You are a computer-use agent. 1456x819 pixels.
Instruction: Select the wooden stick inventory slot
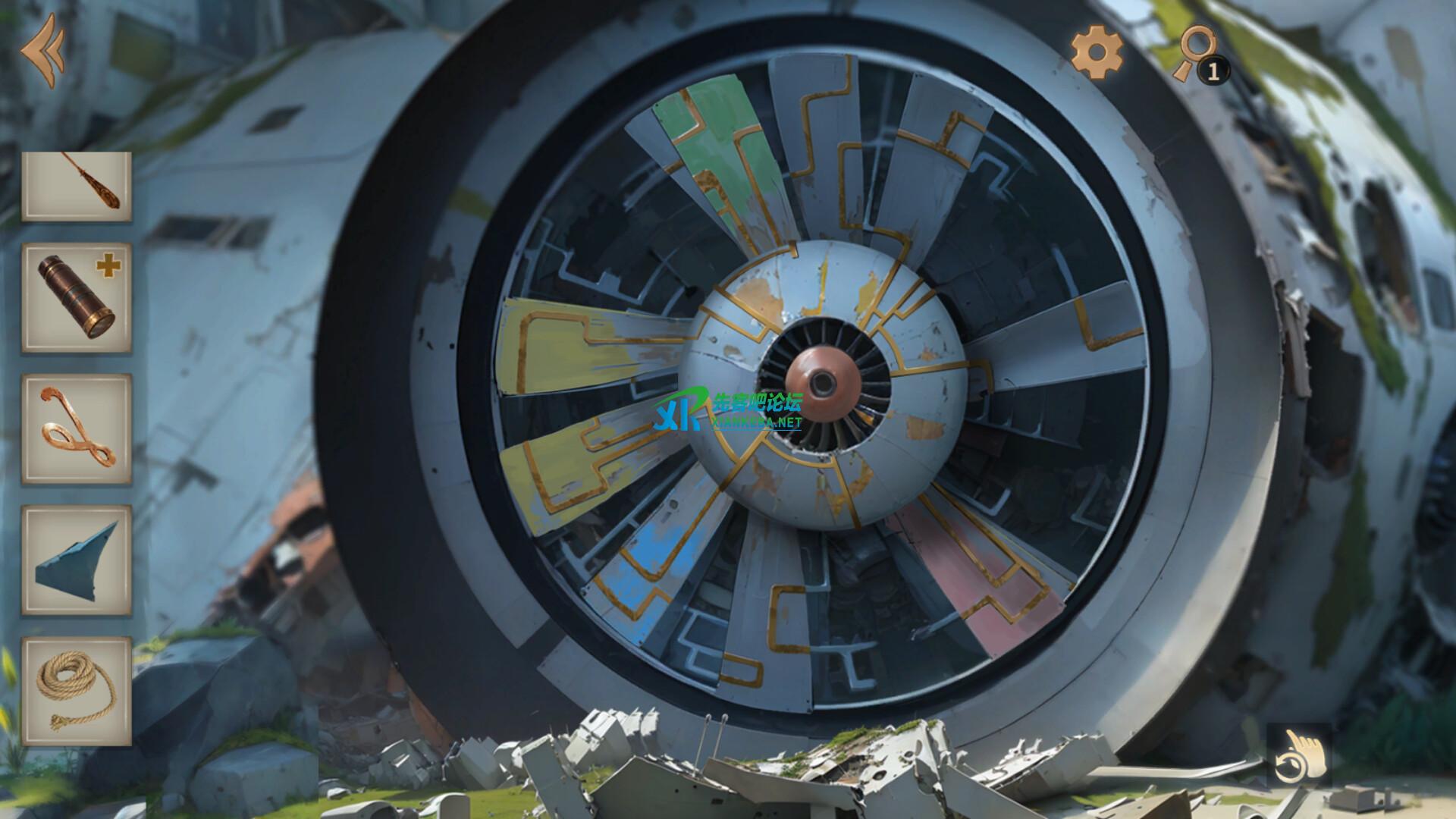[76, 187]
